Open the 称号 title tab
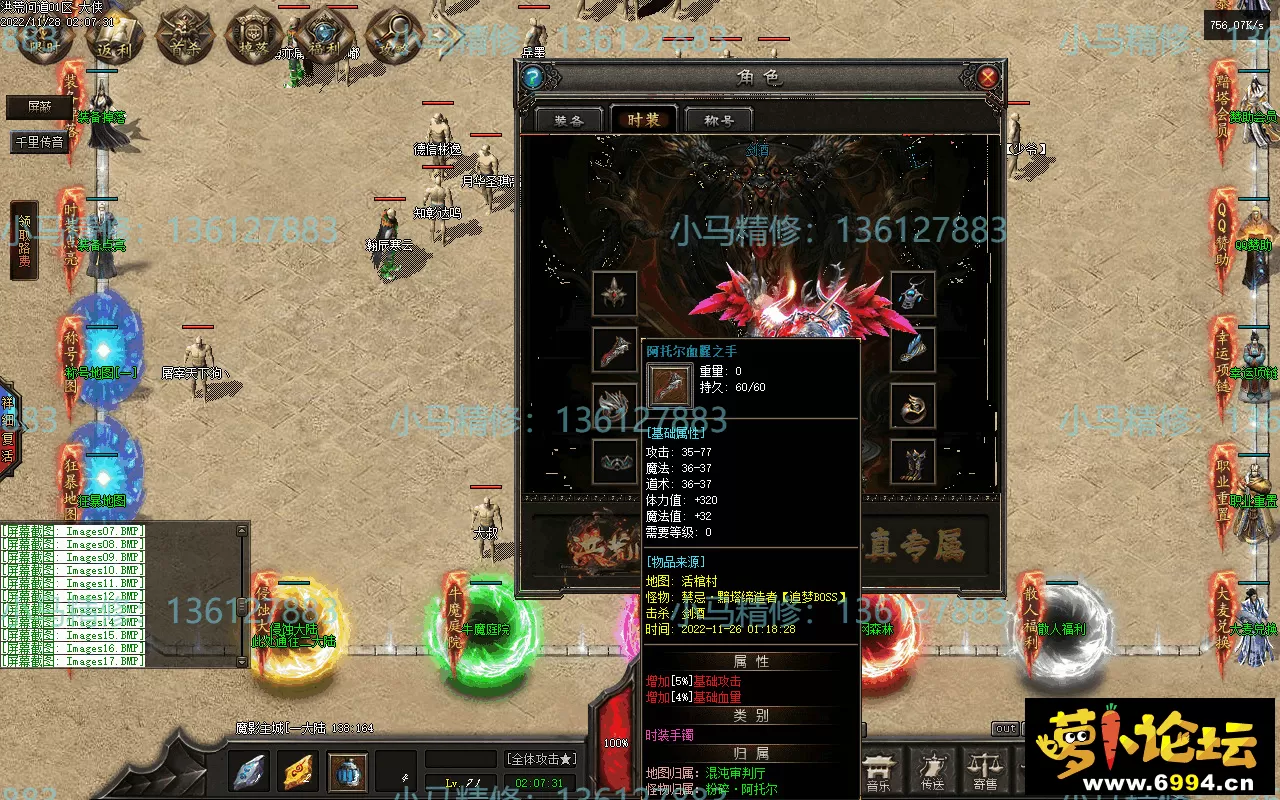 719,120
